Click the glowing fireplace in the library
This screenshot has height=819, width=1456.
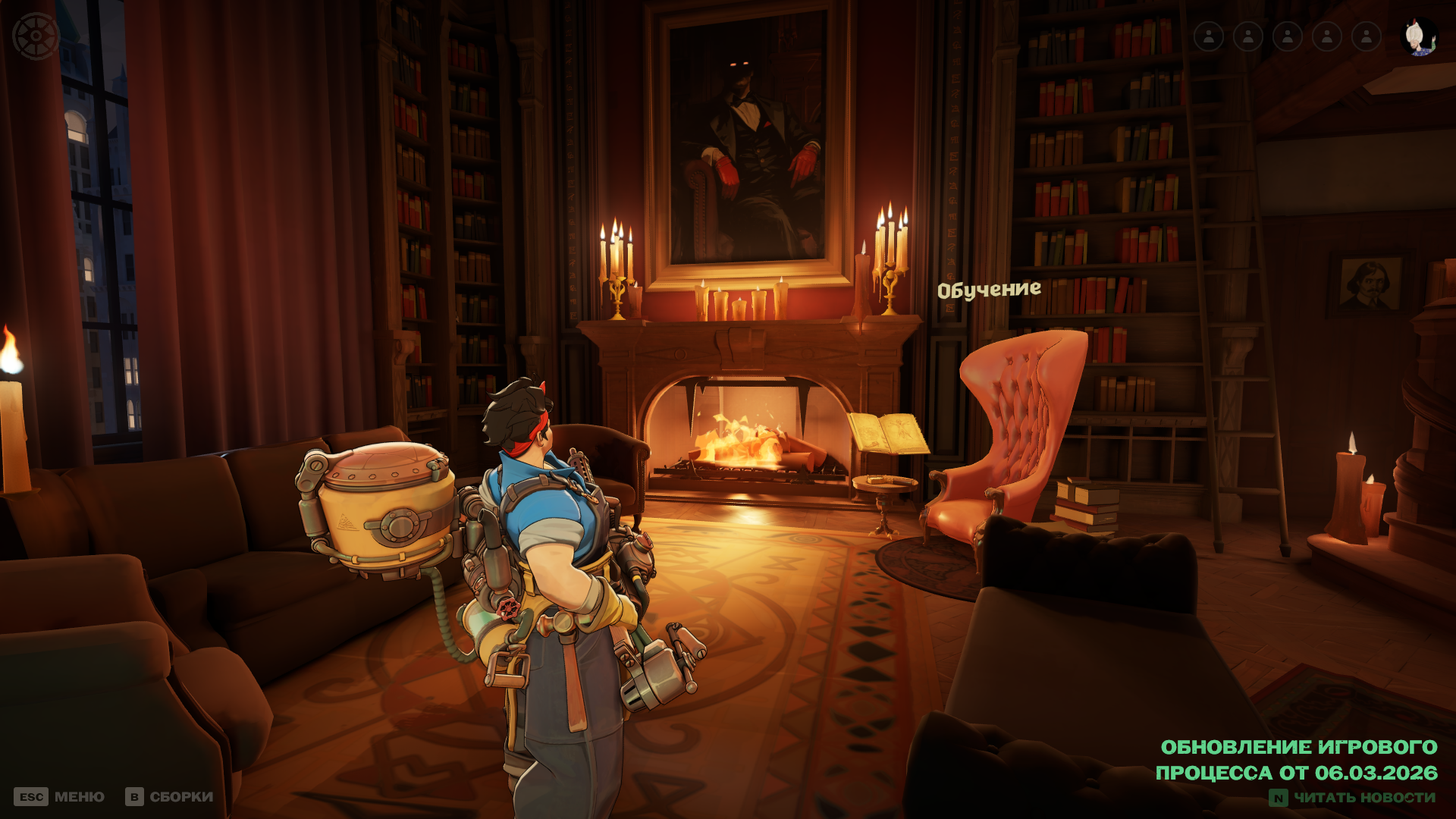747,444
